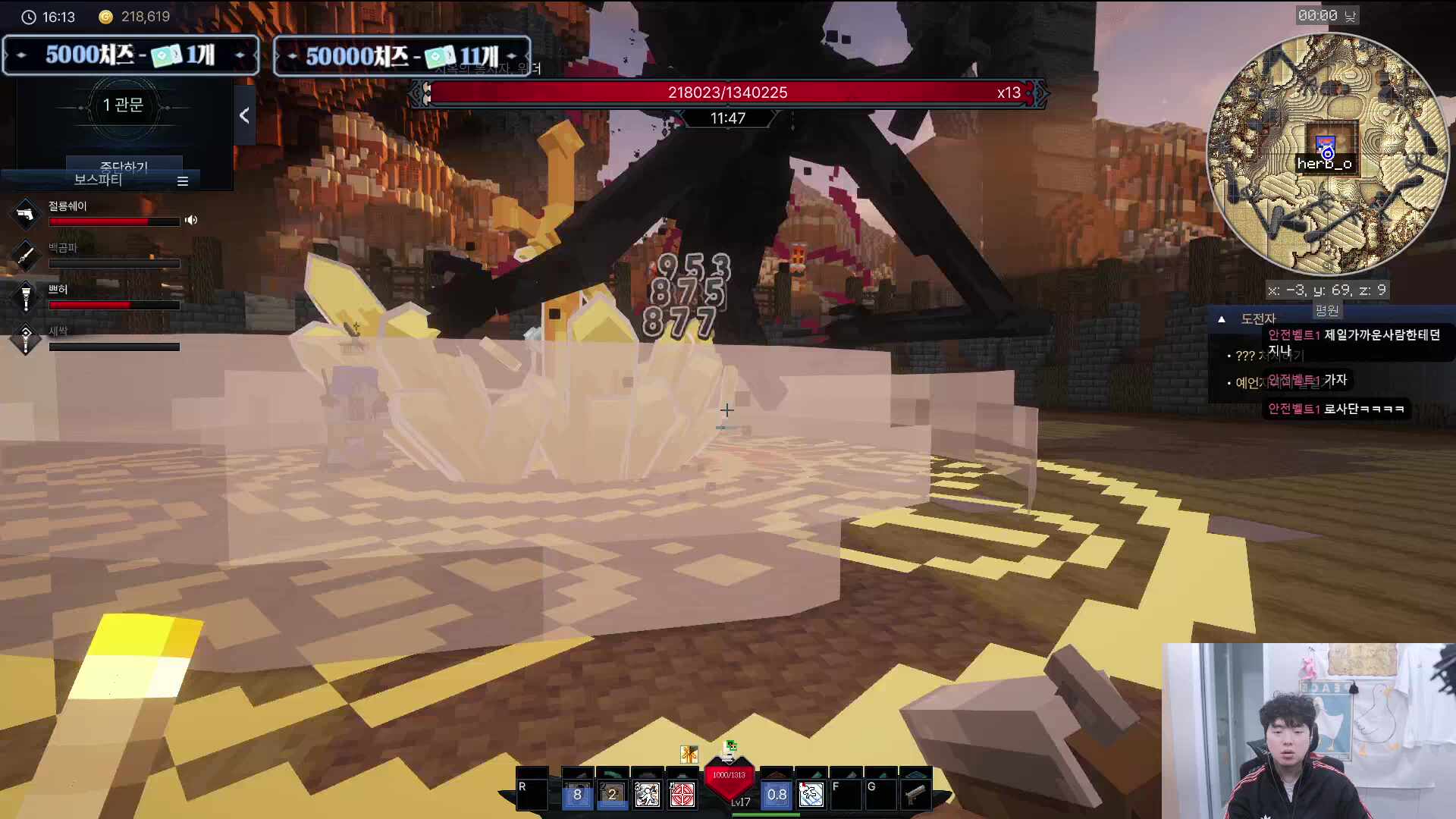Viewport: 1456px width, 819px height.
Task: Activate the red crosshair target skill
Action: tap(682, 795)
